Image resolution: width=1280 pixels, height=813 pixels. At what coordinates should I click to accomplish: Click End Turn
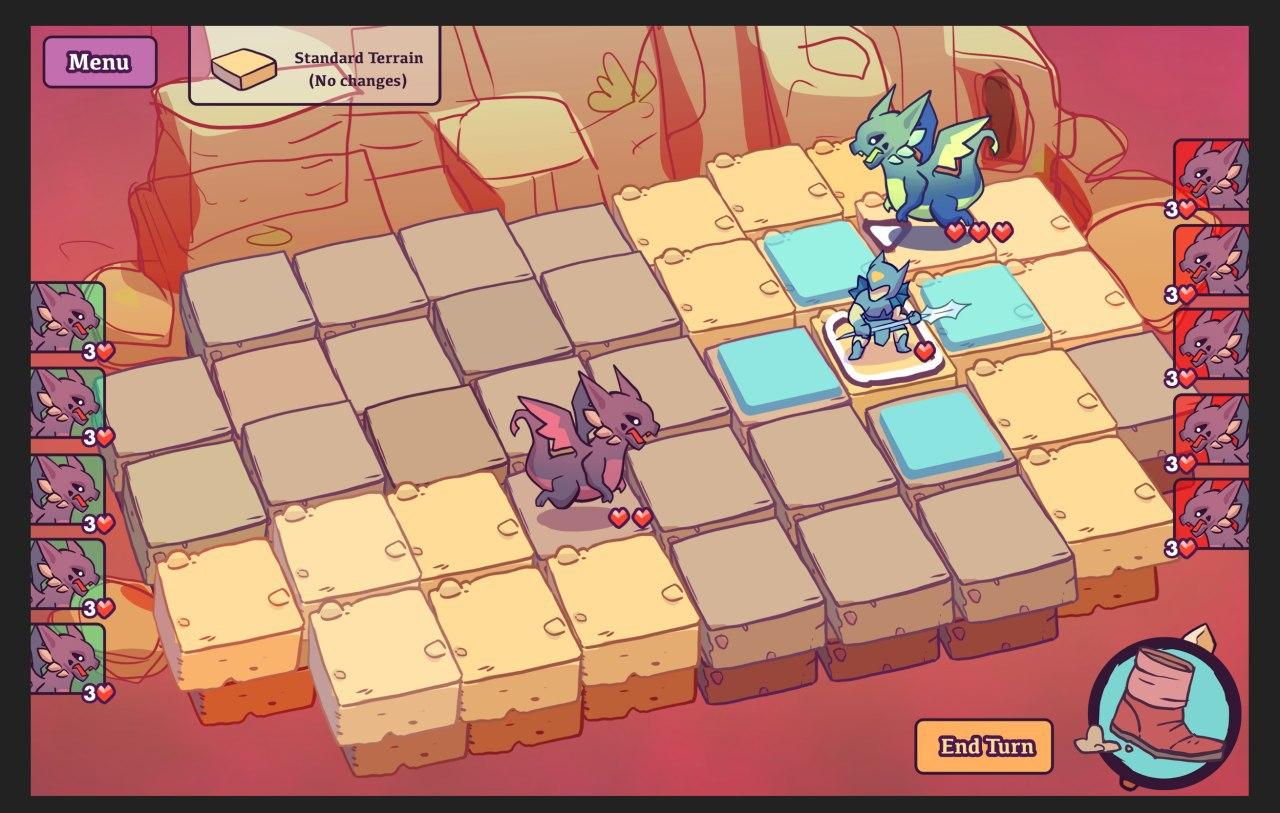pyautogui.click(x=984, y=747)
